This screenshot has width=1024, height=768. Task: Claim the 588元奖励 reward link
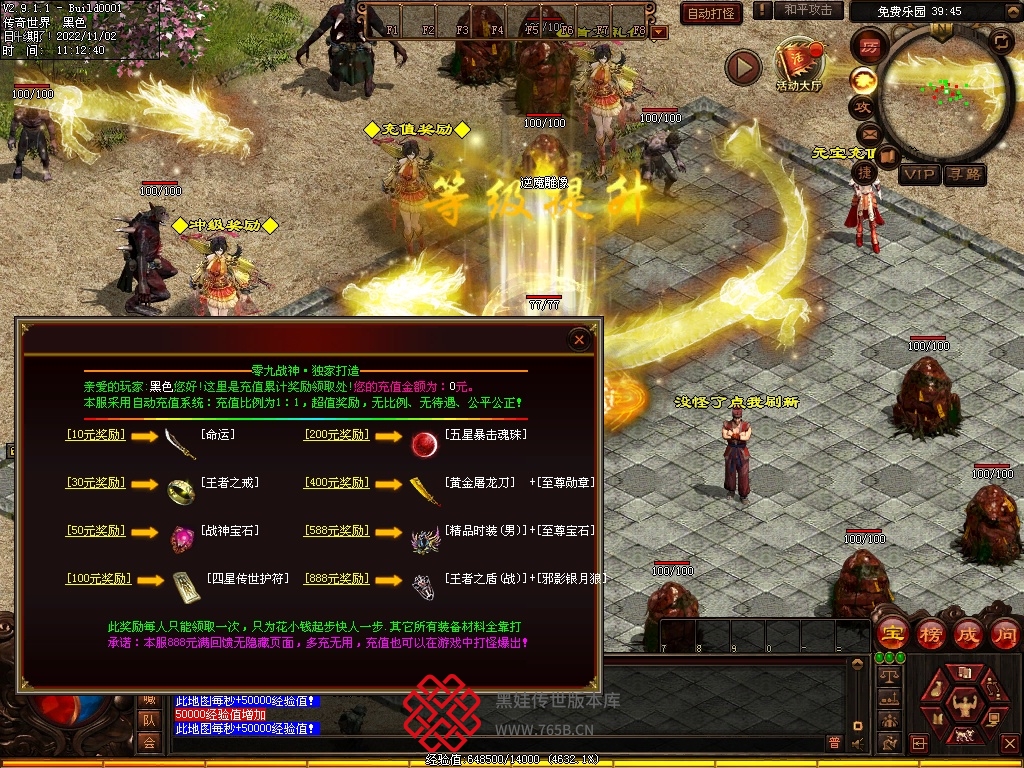pos(336,531)
